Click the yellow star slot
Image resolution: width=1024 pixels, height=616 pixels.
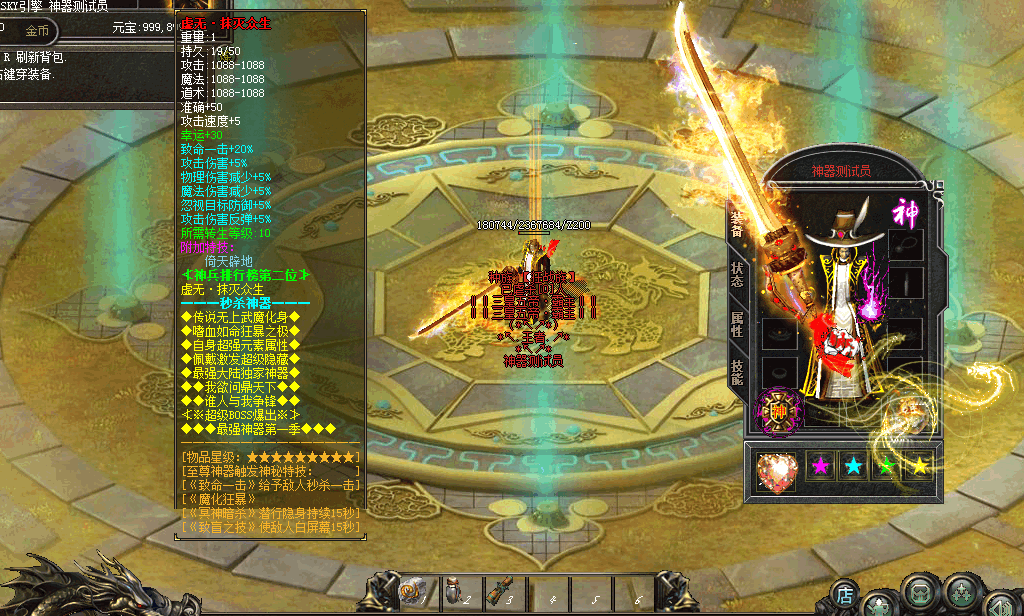(x=919, y=465)
